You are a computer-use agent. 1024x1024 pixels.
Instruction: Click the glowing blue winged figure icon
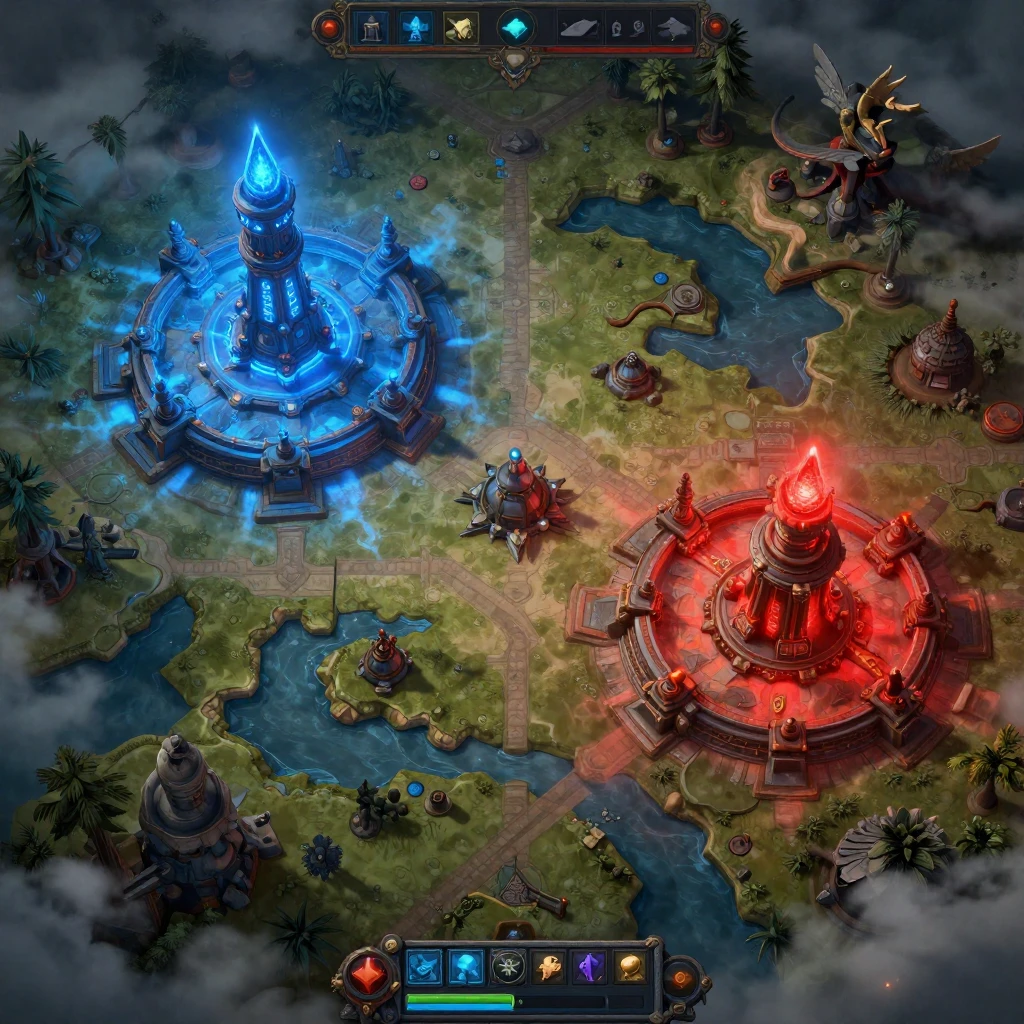[416, 26]
